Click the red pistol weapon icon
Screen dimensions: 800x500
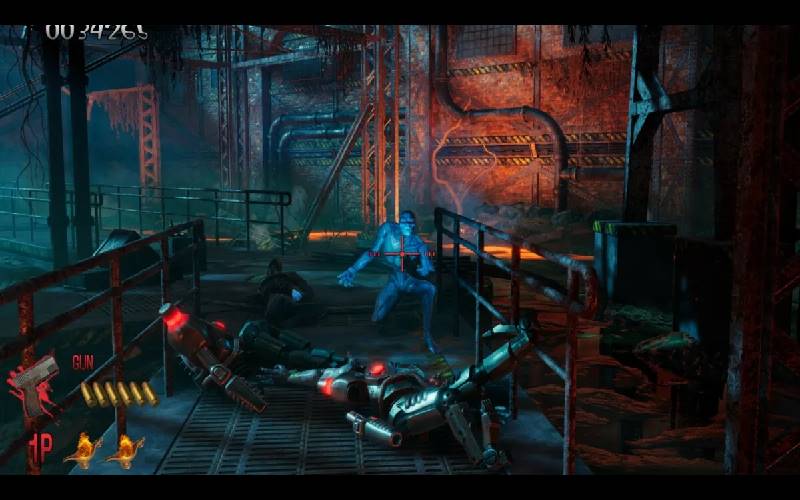coord(34,384)
